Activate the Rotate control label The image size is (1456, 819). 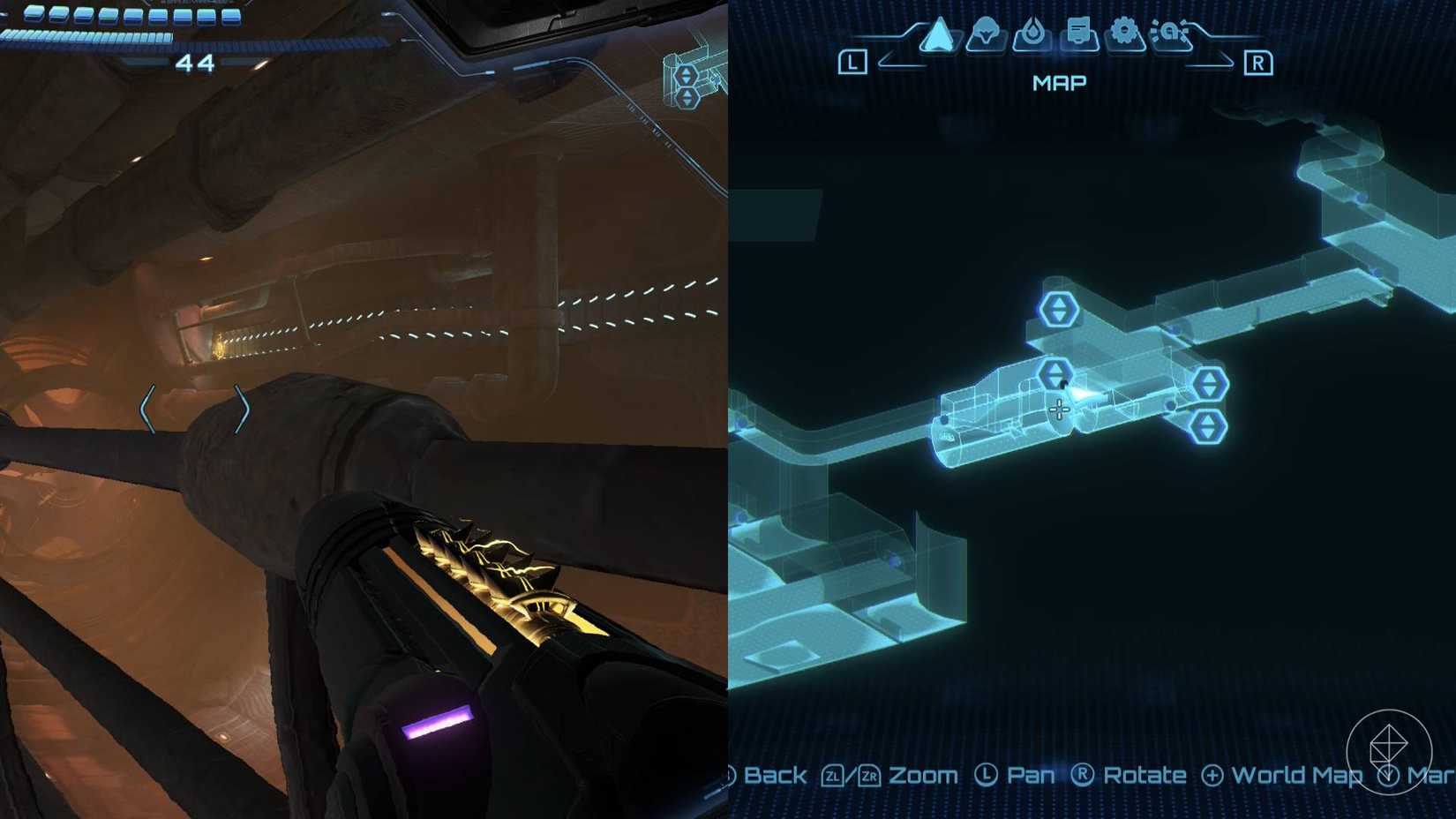[x=1144, y=775]
